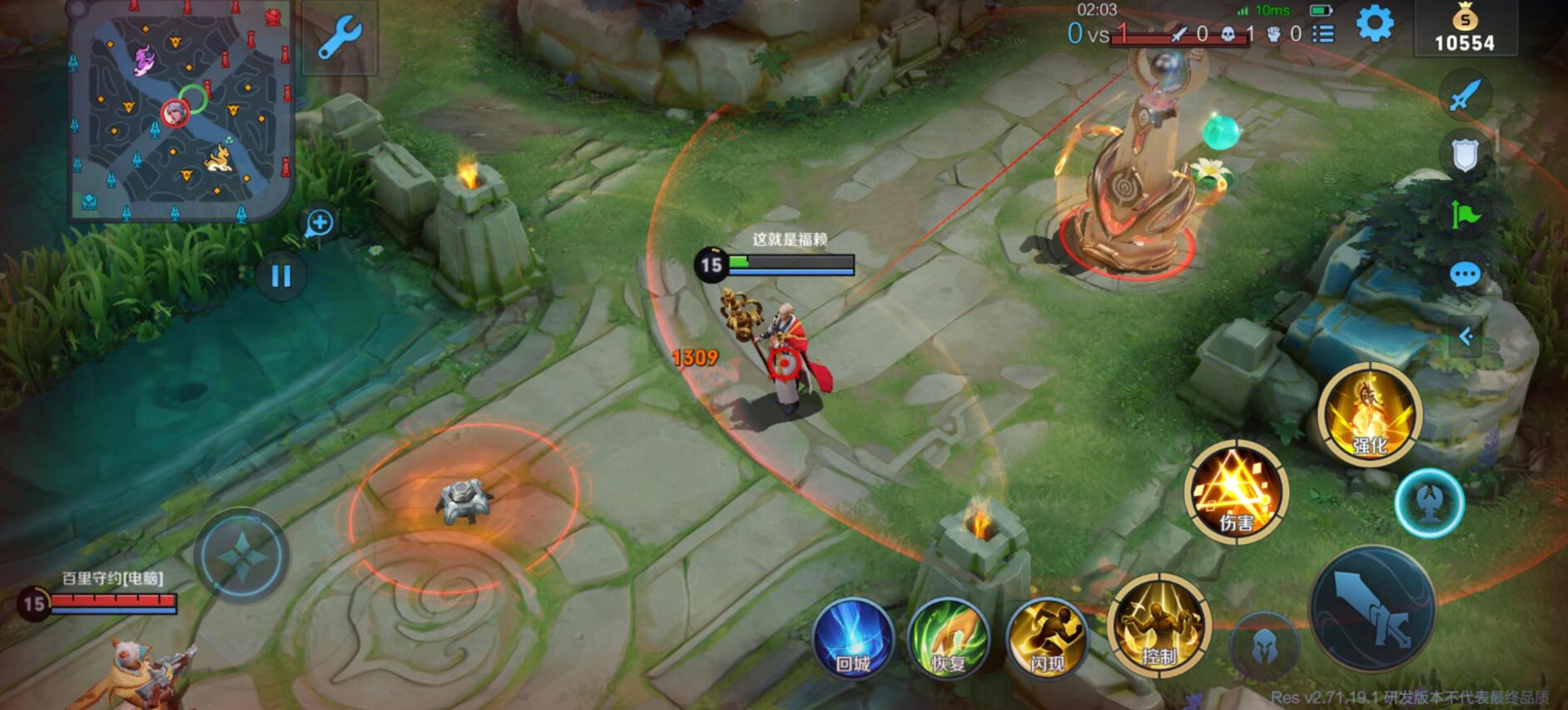1568x710 pixels.
Task: Send the shield defend signal
Action: [x=1465, y=155]
